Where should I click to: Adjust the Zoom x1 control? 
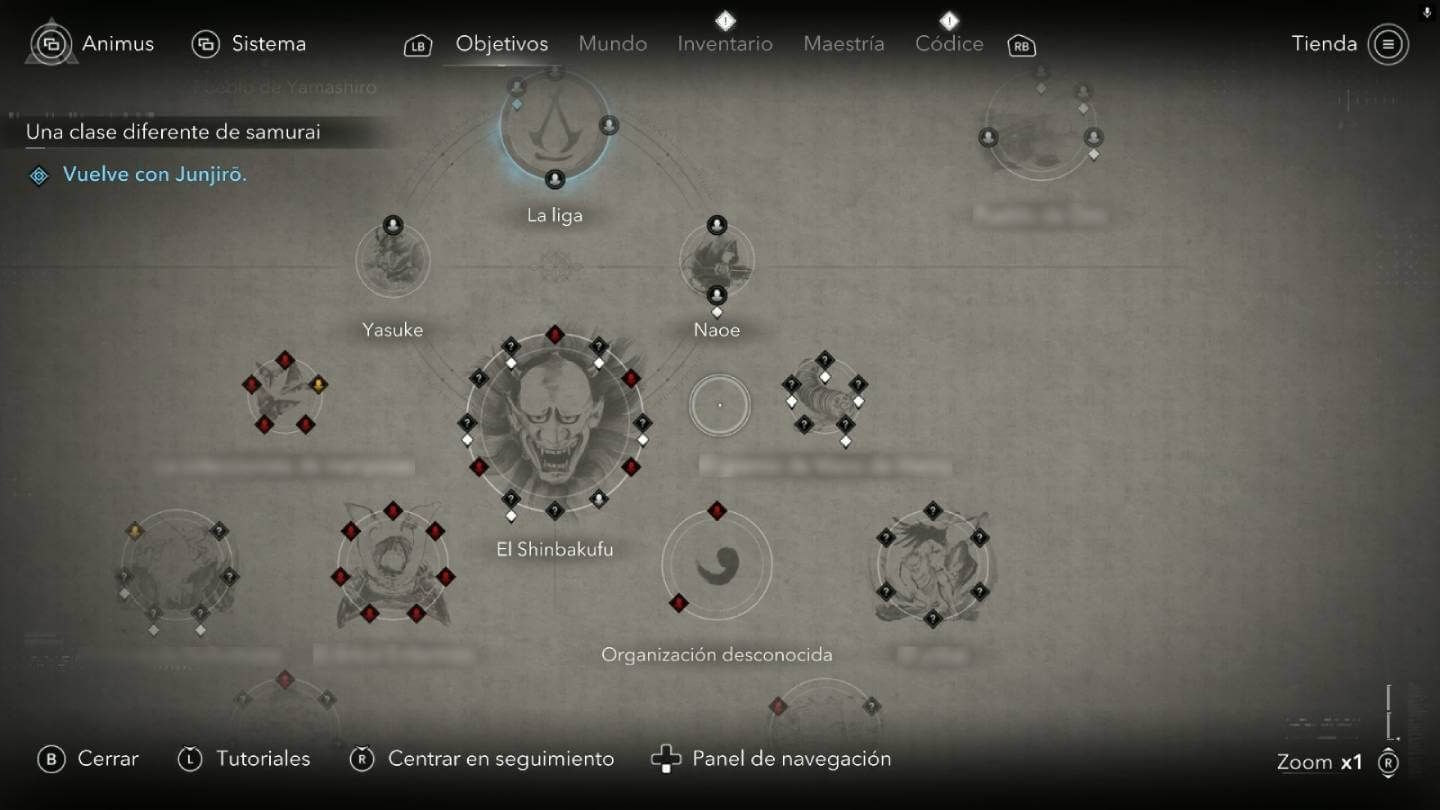tap(1321, 761)
